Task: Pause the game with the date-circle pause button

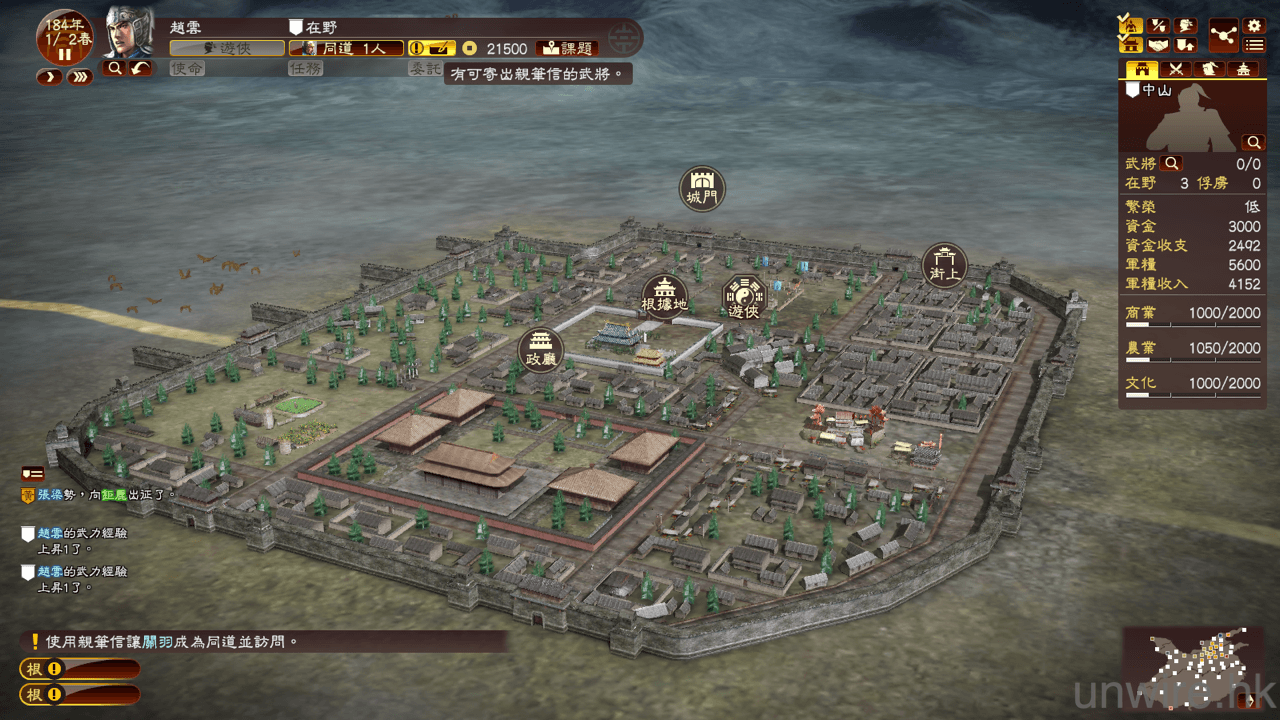Action: 65,54
